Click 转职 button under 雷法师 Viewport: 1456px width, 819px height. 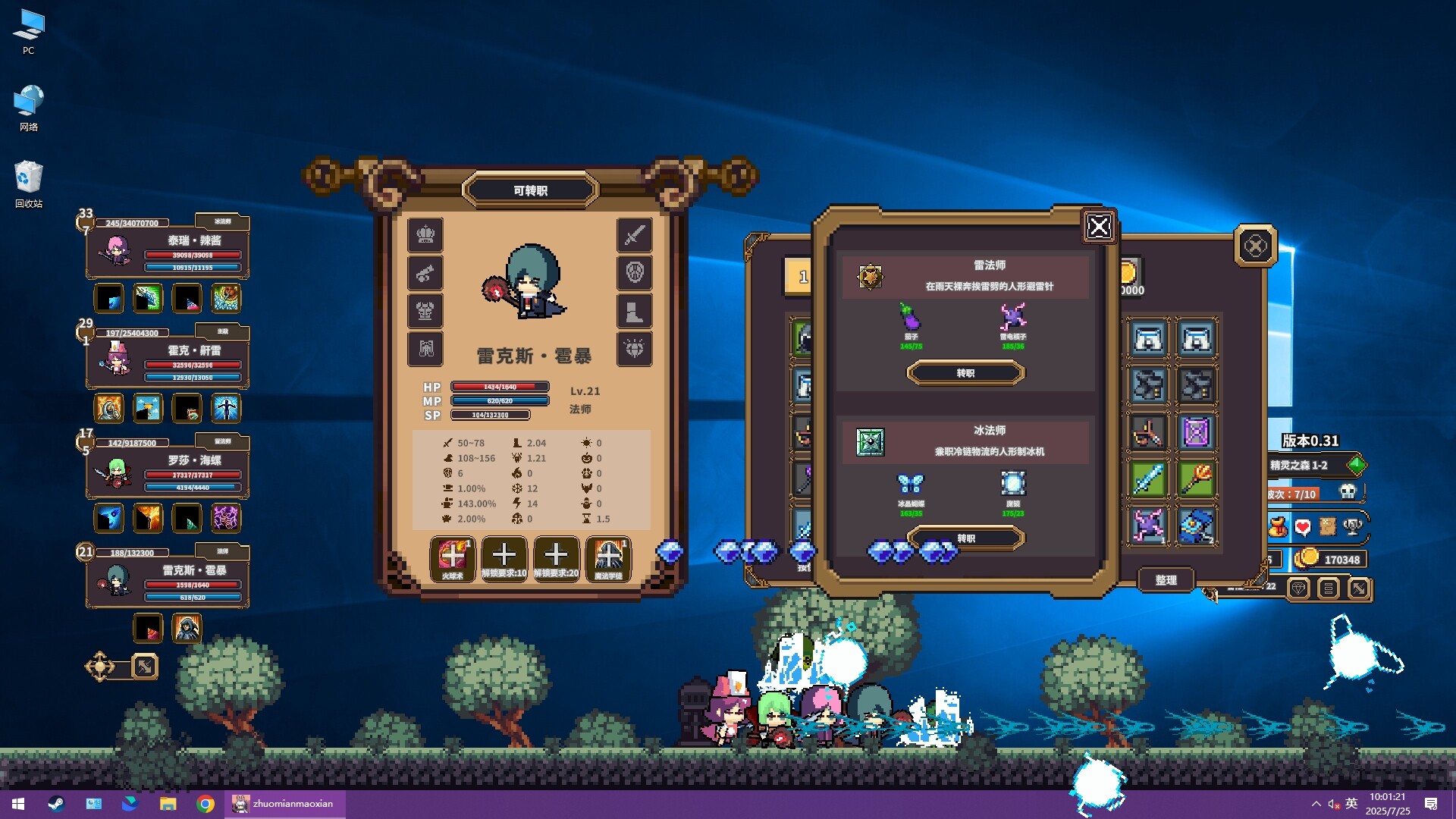[966, 372]
